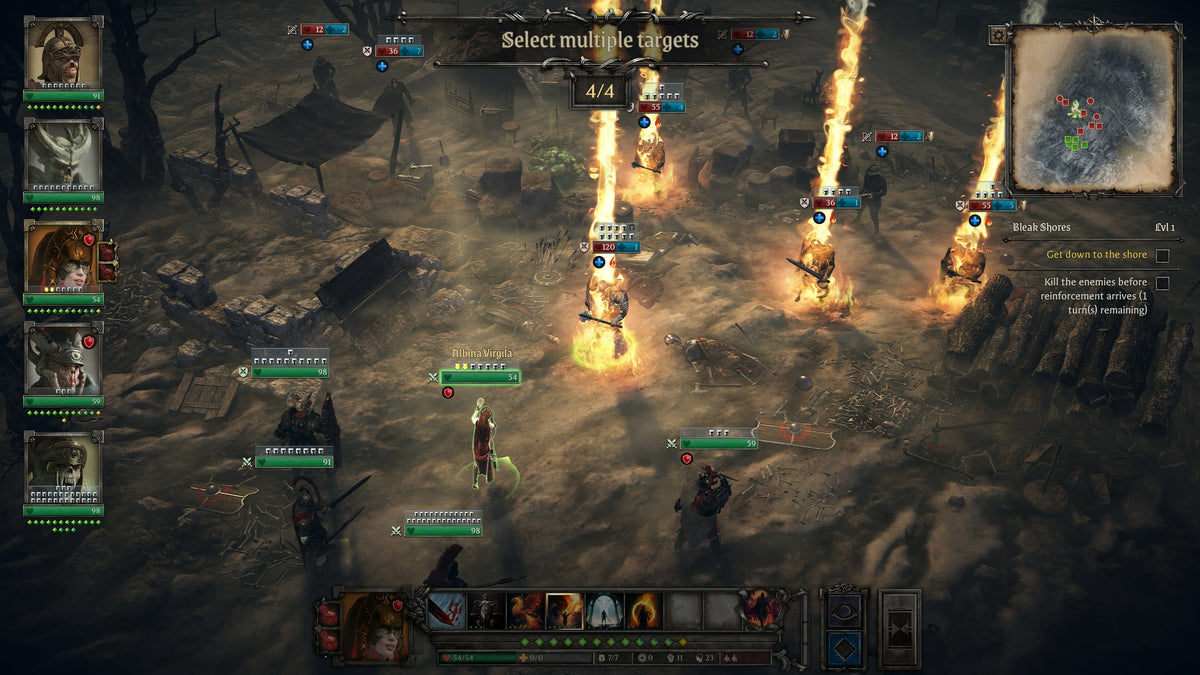Image resolution: width=1200 pixels, height=675 pixels.
Task: Select the wolf-pelt hooded party portrait
Action: (63, 359)
